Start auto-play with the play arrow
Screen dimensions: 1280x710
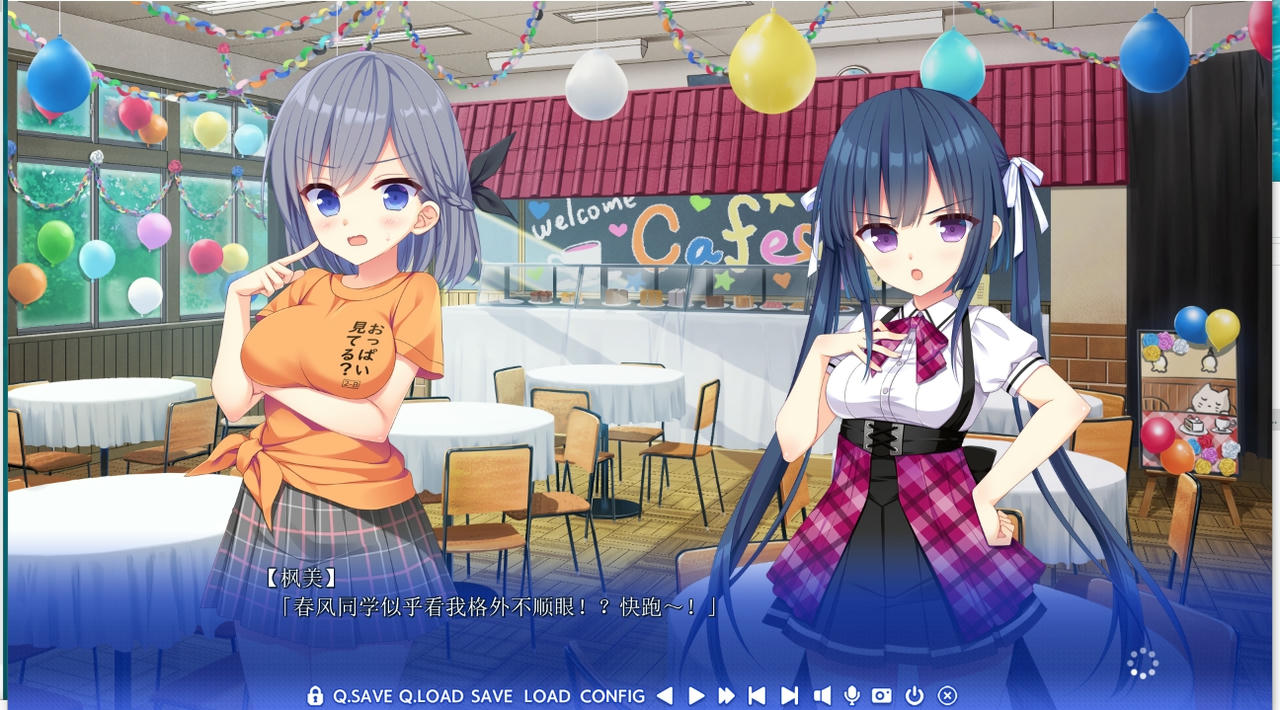(697, 696)
